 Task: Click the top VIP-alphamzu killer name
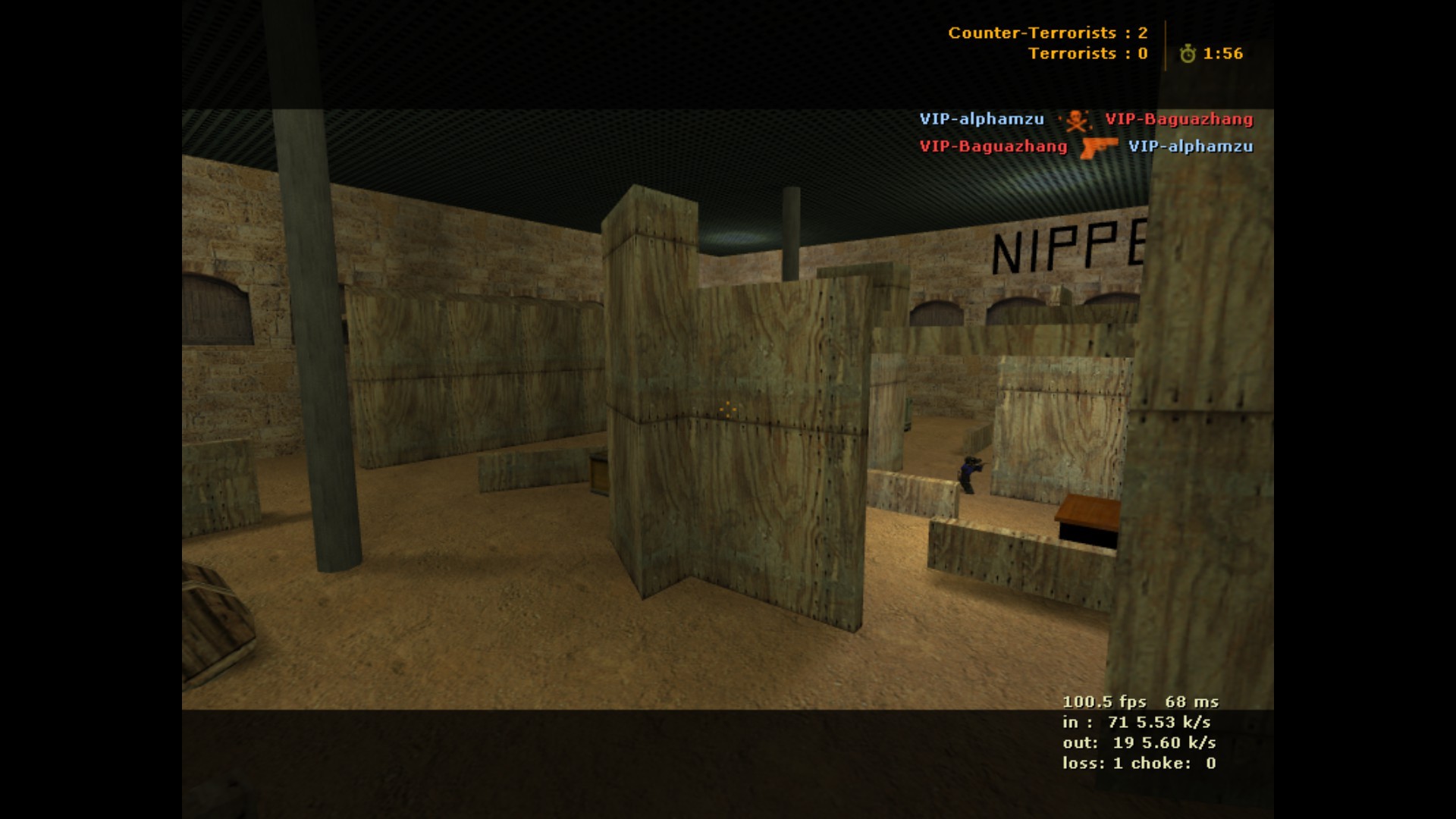click(x=982, y=119)
